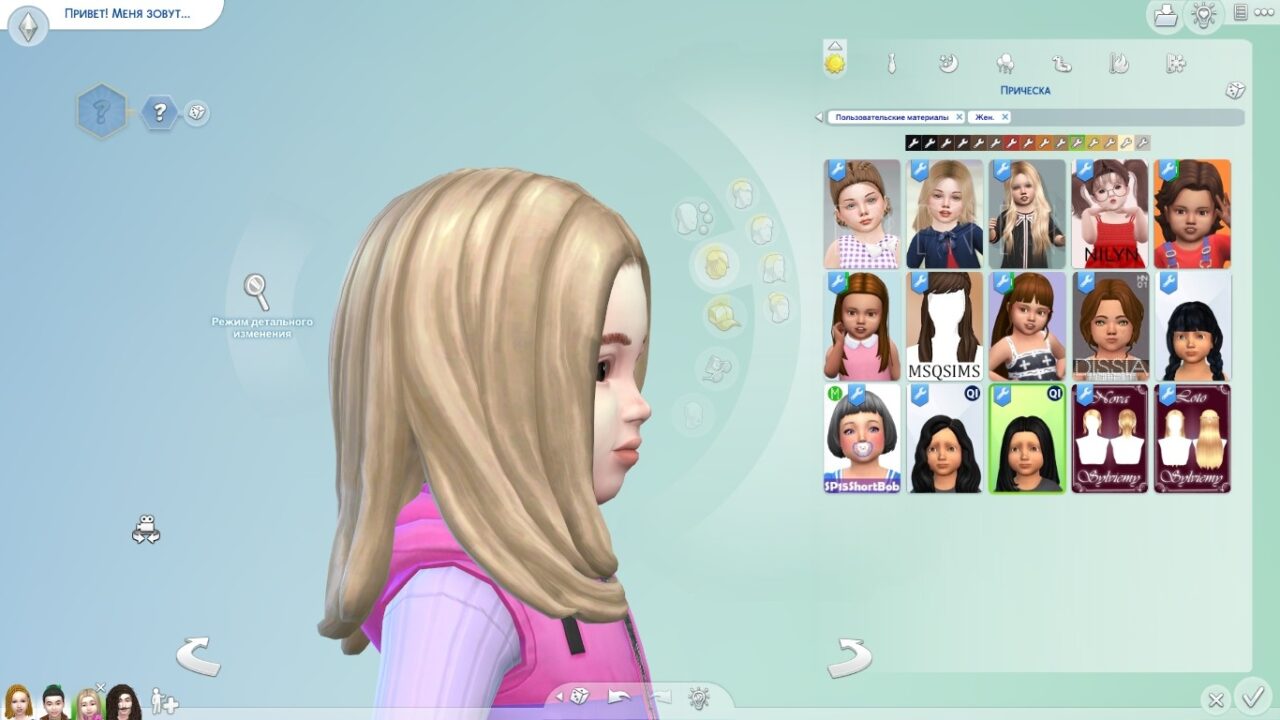Choose the Loto Sylviemy hairstyle
This screenshot has width=1280, height=720.
click(x=1192, y=438)
